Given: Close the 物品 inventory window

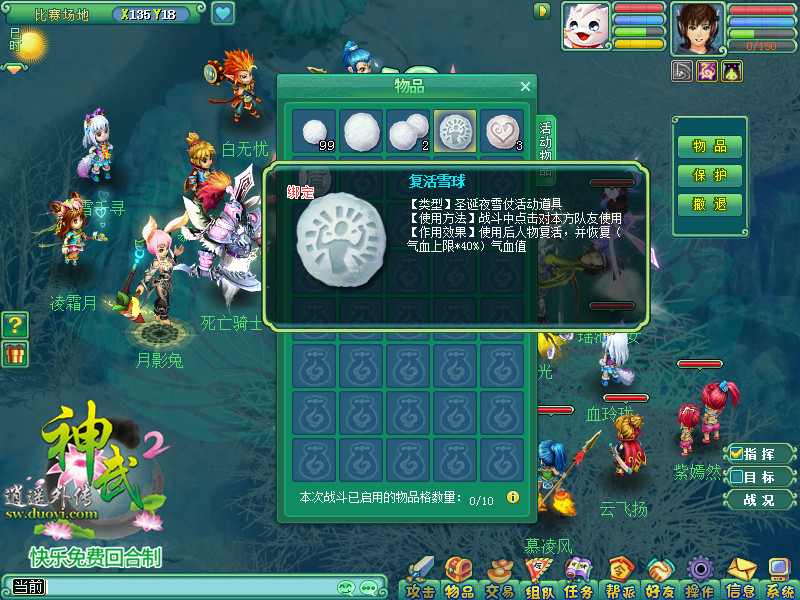Looking at the screenshot, I should pyautogui.click(x=525, y=87).
